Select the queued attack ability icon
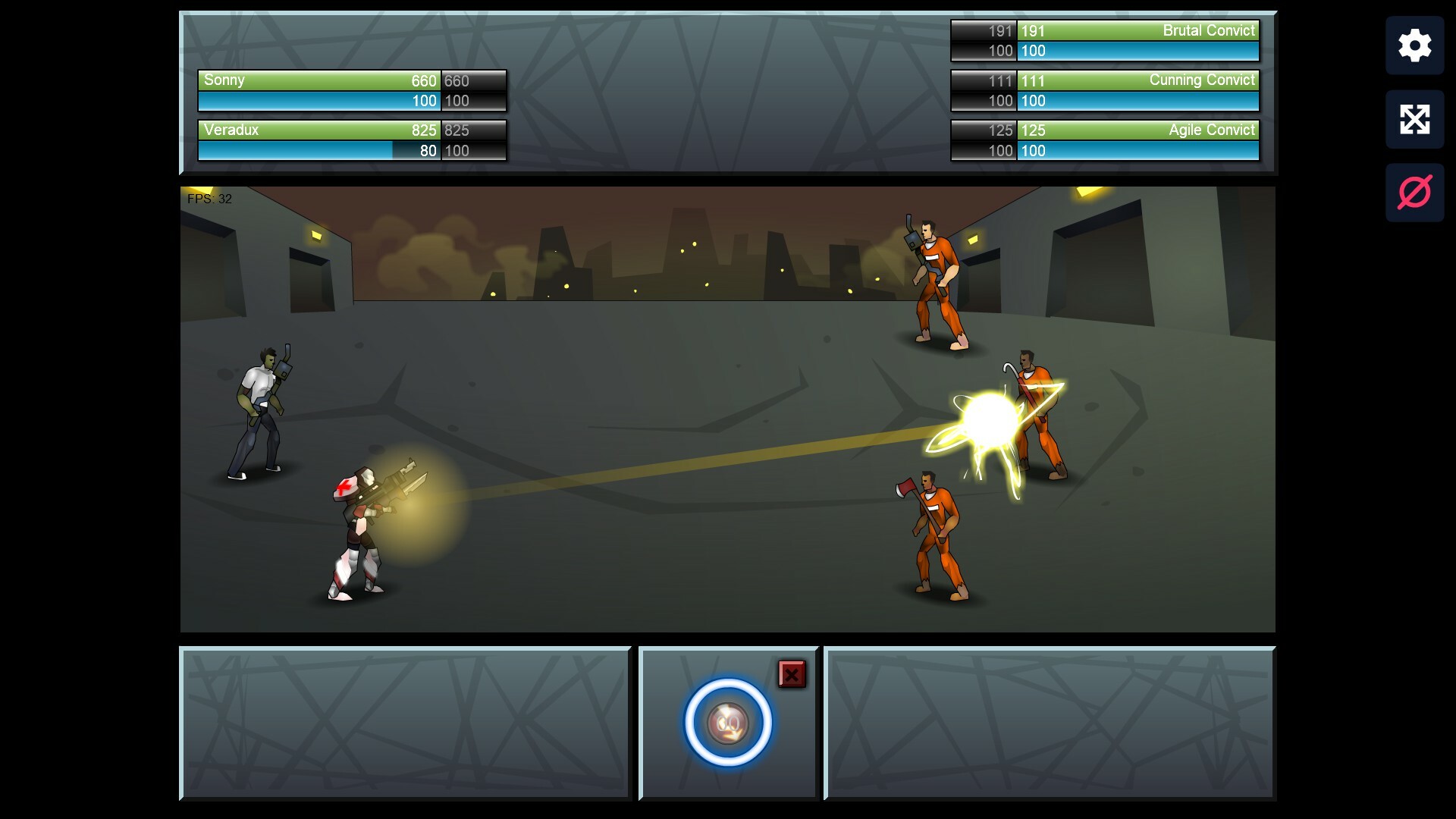This screenshot has width=1456, height=819. (x=728, y=722)
